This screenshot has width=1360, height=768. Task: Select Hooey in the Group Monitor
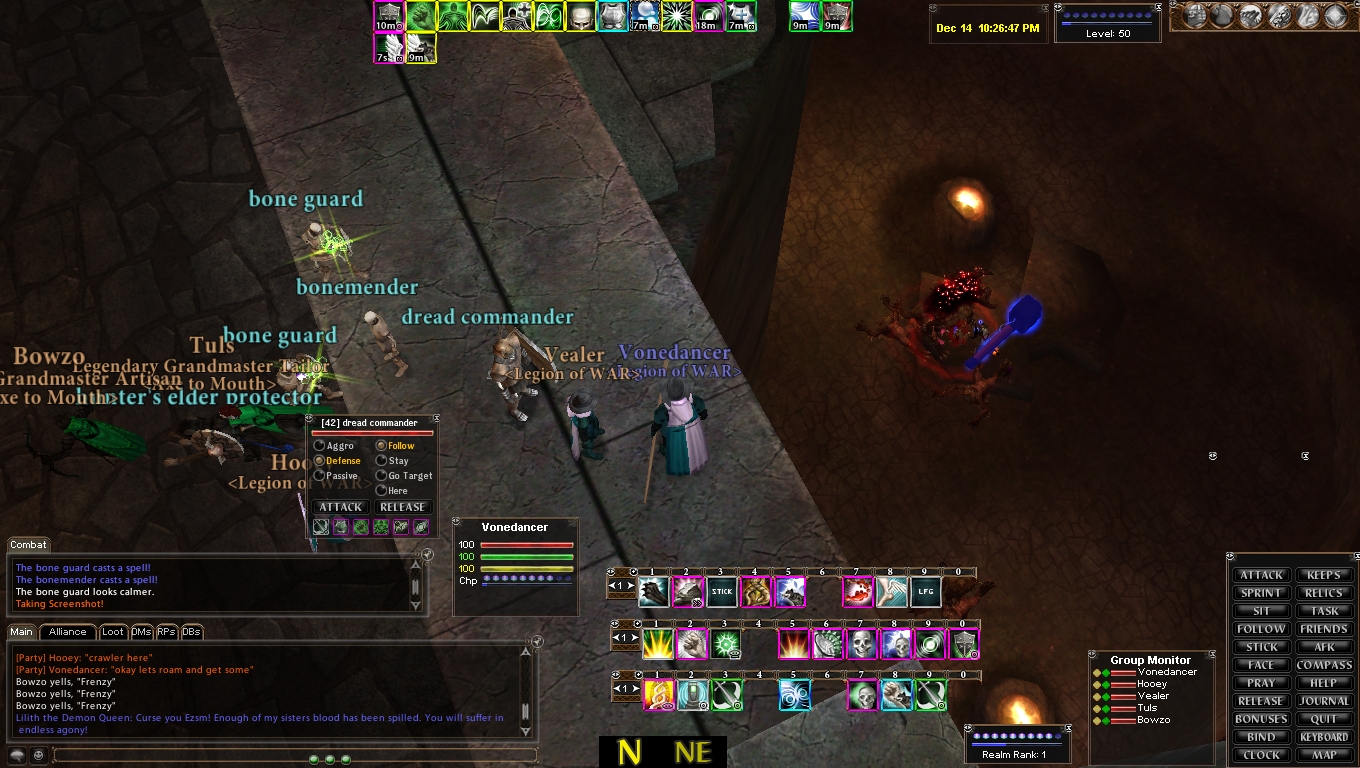(x=1152, y=684)
